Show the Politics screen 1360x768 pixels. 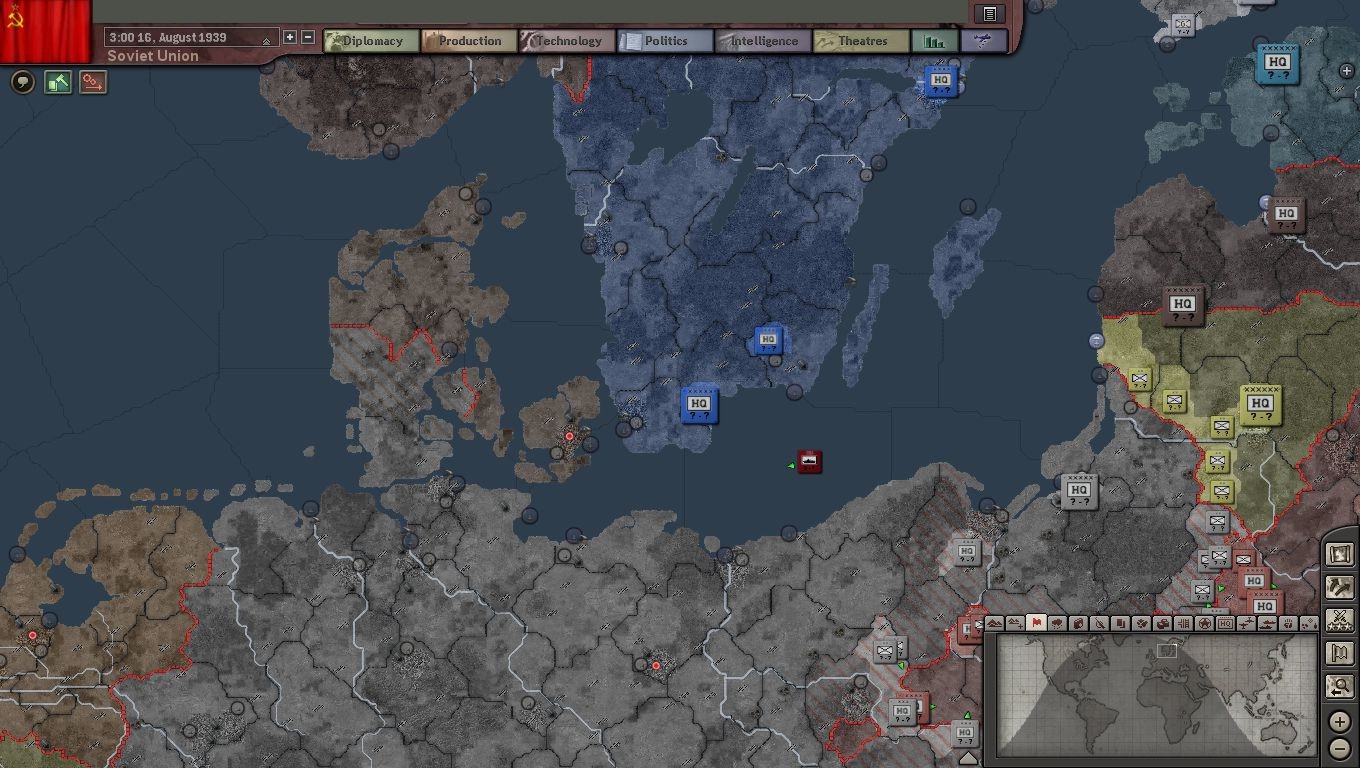point(665,41)
